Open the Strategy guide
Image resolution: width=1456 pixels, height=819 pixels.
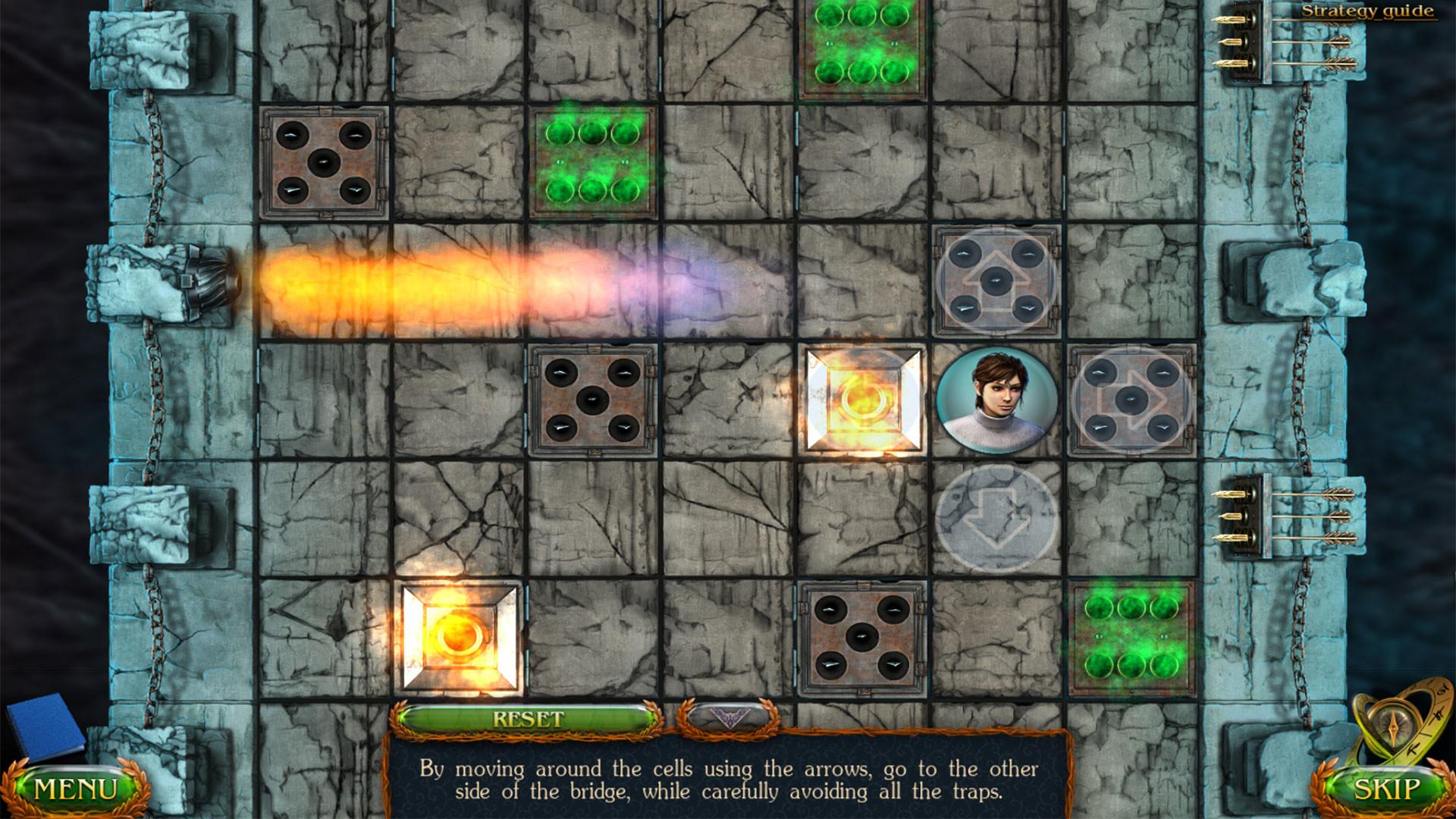point(1367,11)
